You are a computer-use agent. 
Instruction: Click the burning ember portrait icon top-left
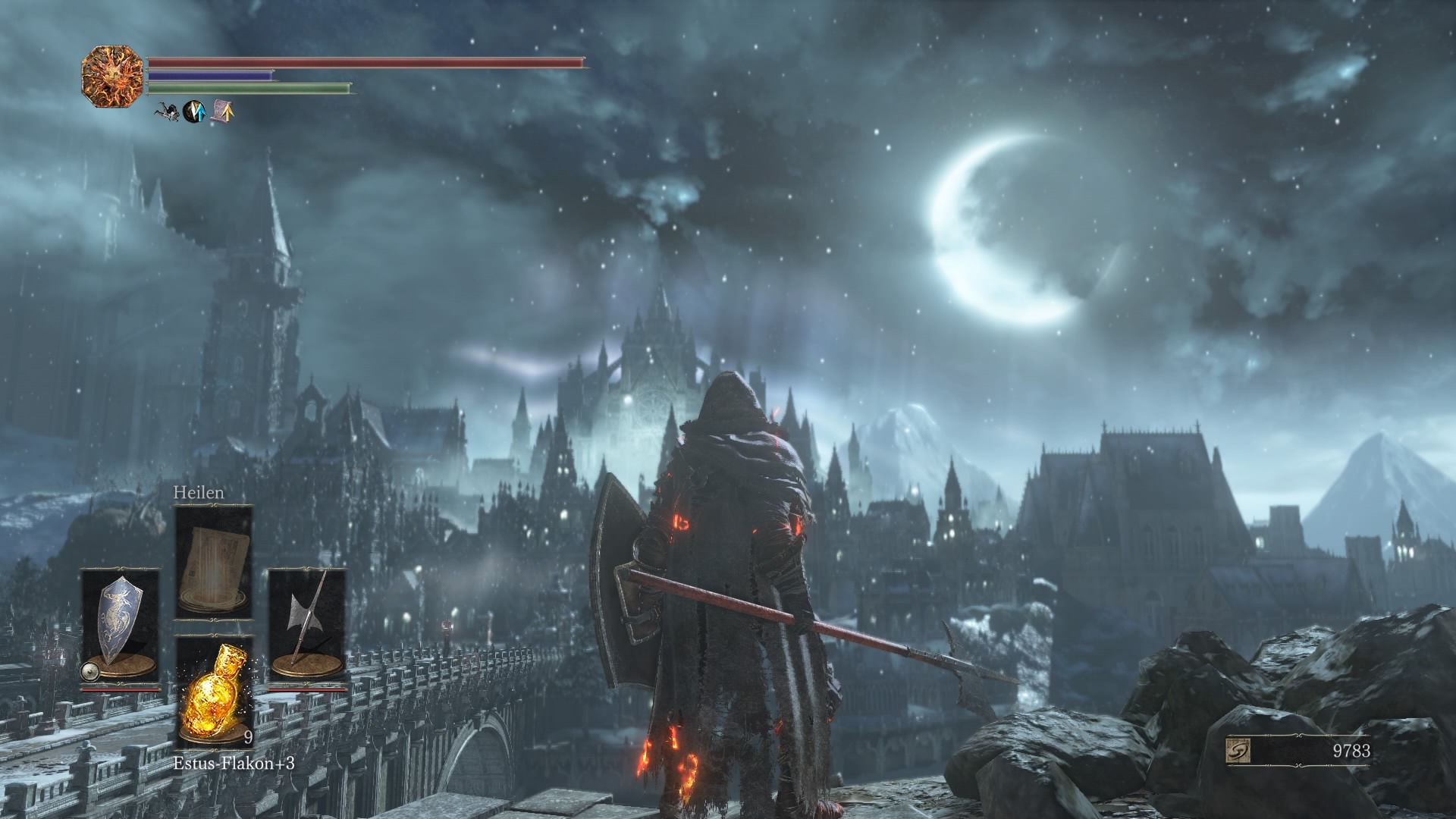[114, 77]
